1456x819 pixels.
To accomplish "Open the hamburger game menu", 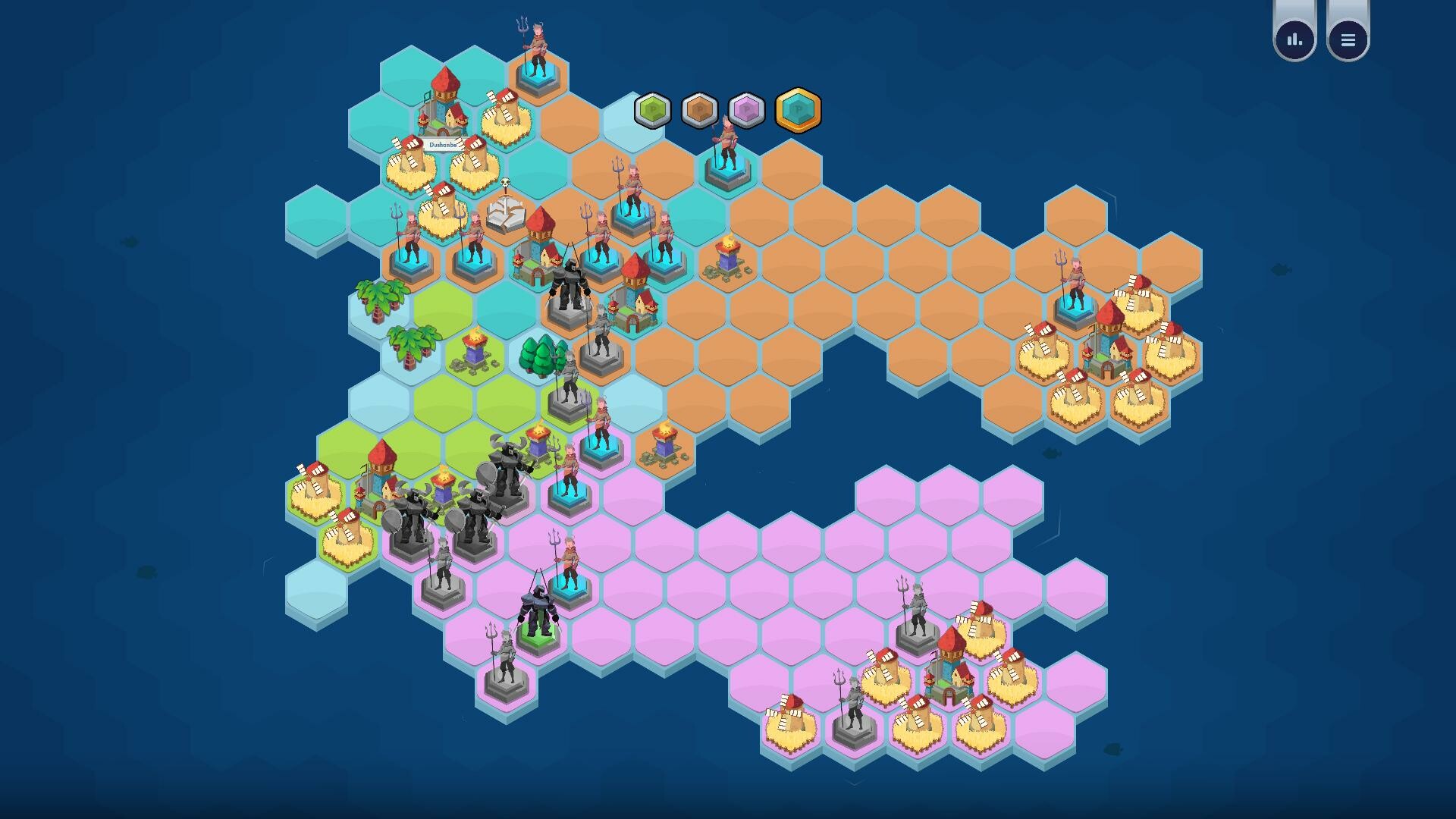I will point(1348,39).
